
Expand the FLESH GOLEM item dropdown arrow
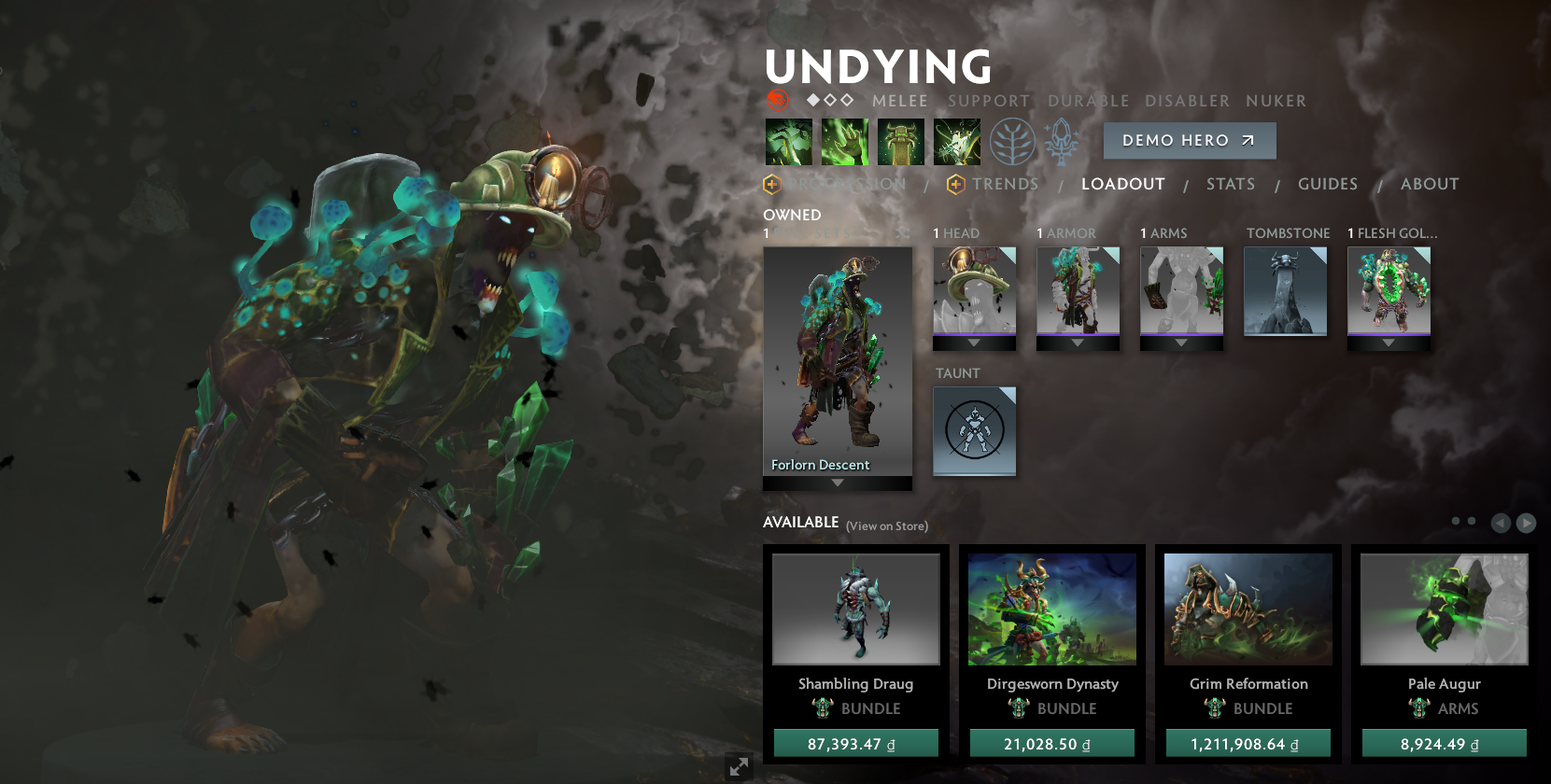(x=1389, y=343)
